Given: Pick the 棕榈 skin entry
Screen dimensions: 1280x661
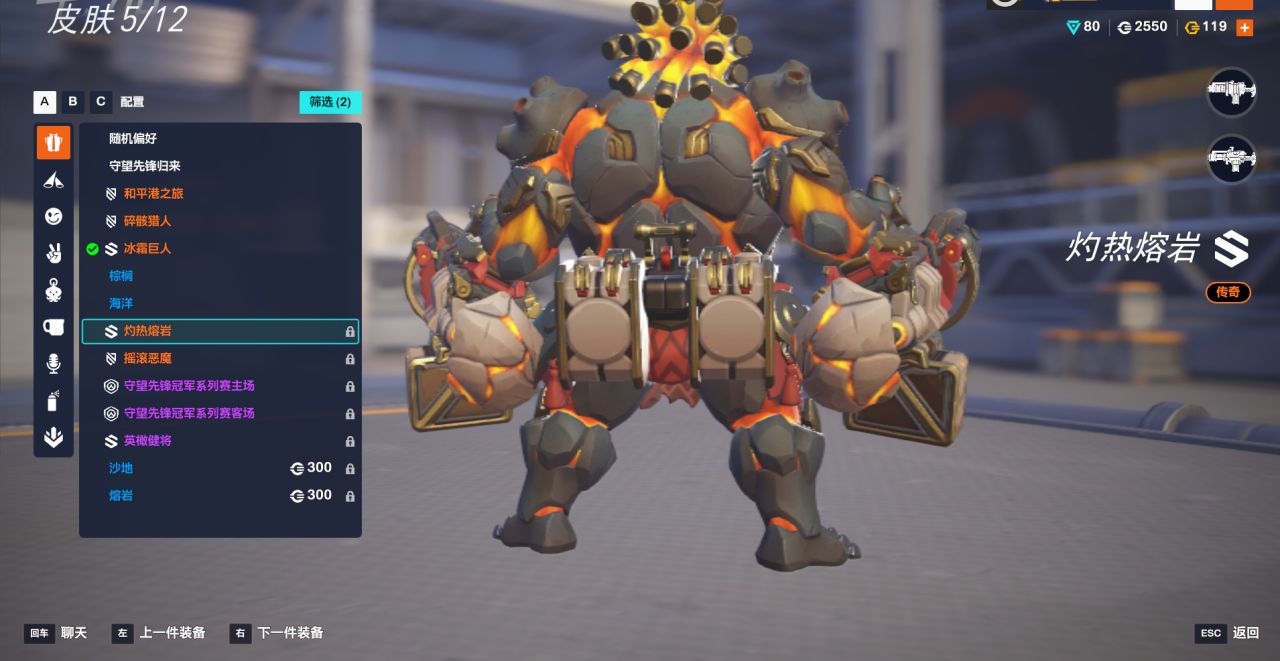Looking at the screenshot, I should pos(121,276).
